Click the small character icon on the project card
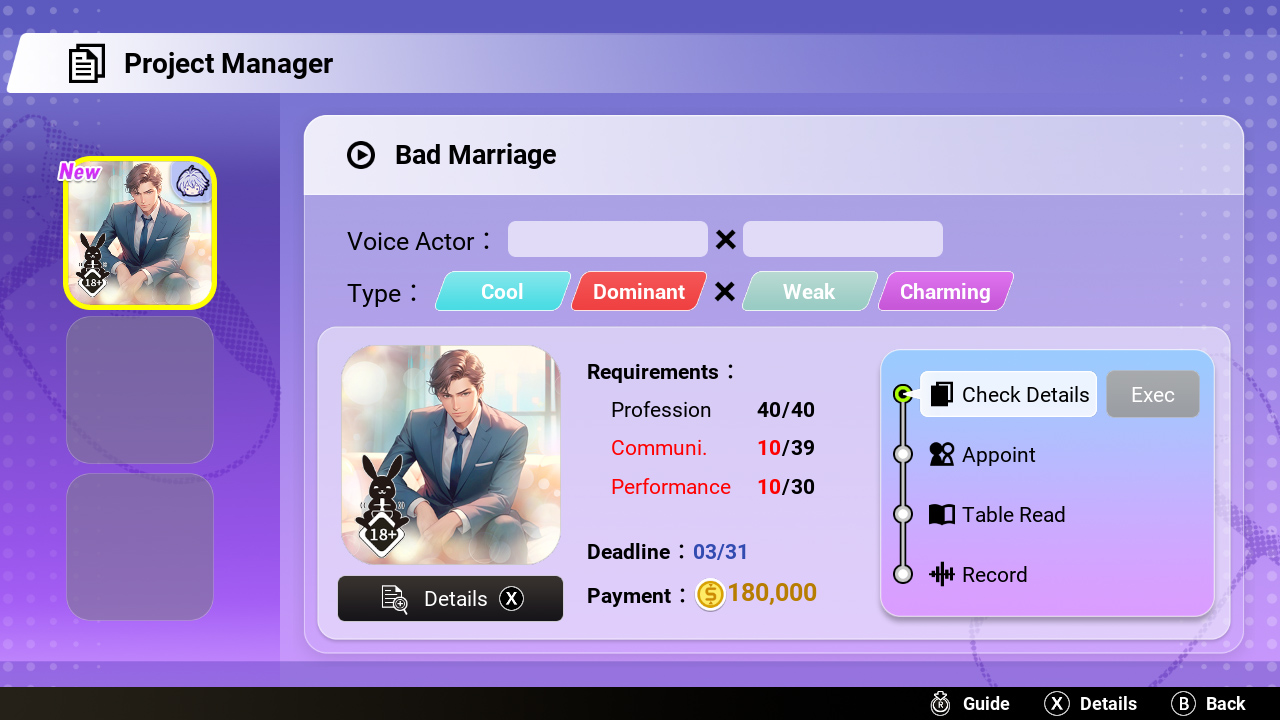 [x=193, y=185]
